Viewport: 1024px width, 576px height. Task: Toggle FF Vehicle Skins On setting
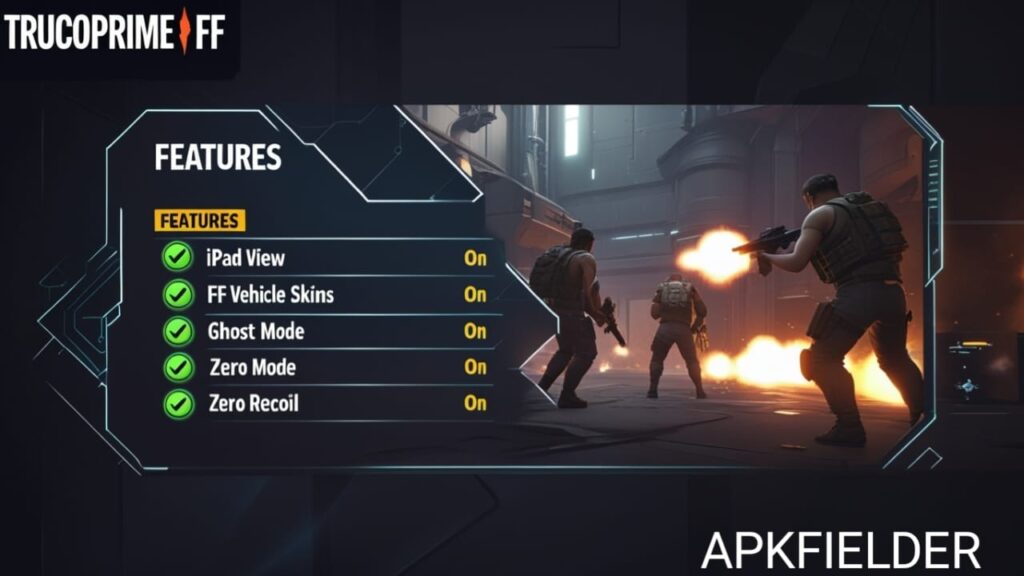click(x=475, y=295)
